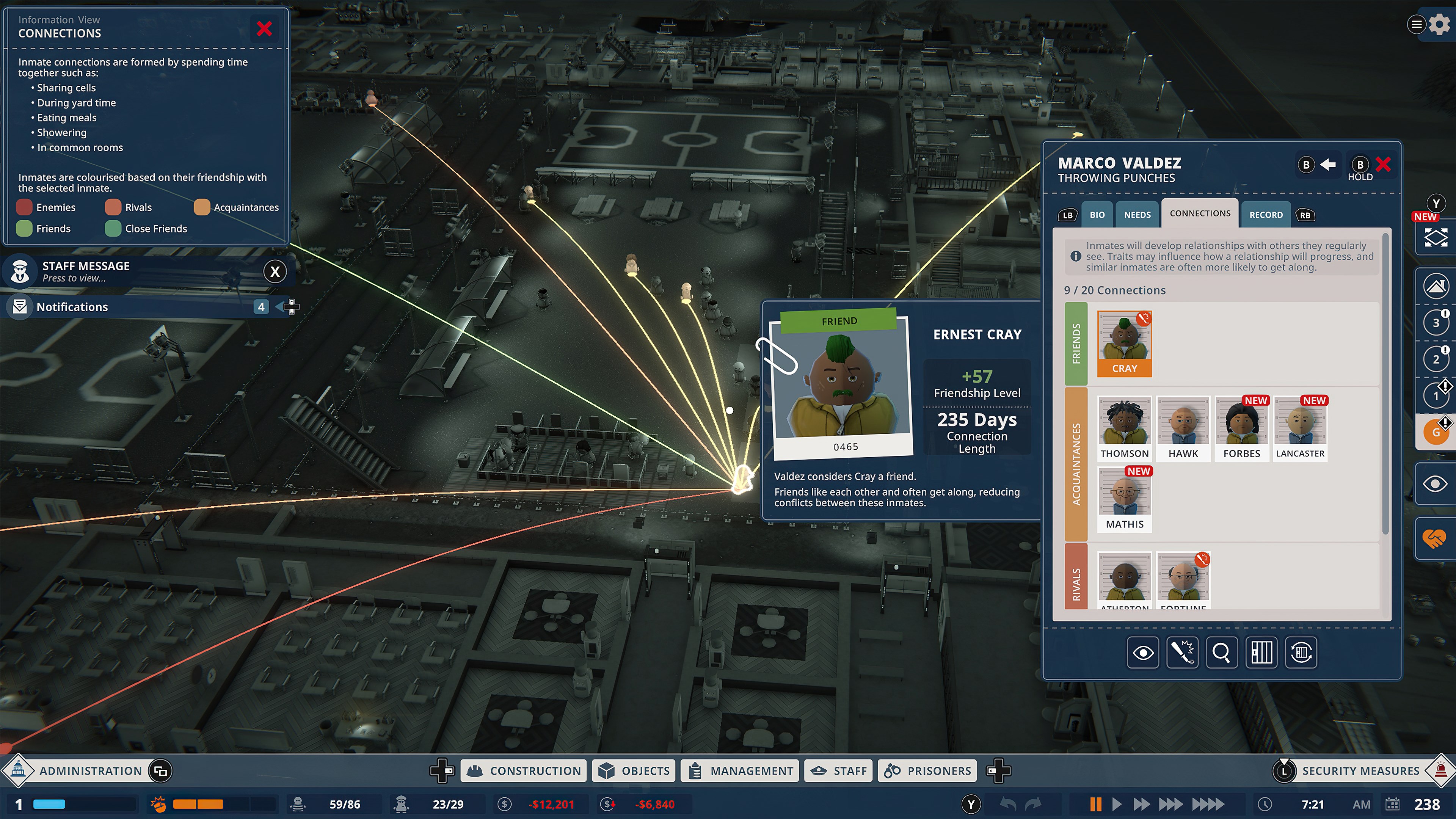Close the Connections information view
This screenshot has height=819, width=1456.
pos(265,29)
